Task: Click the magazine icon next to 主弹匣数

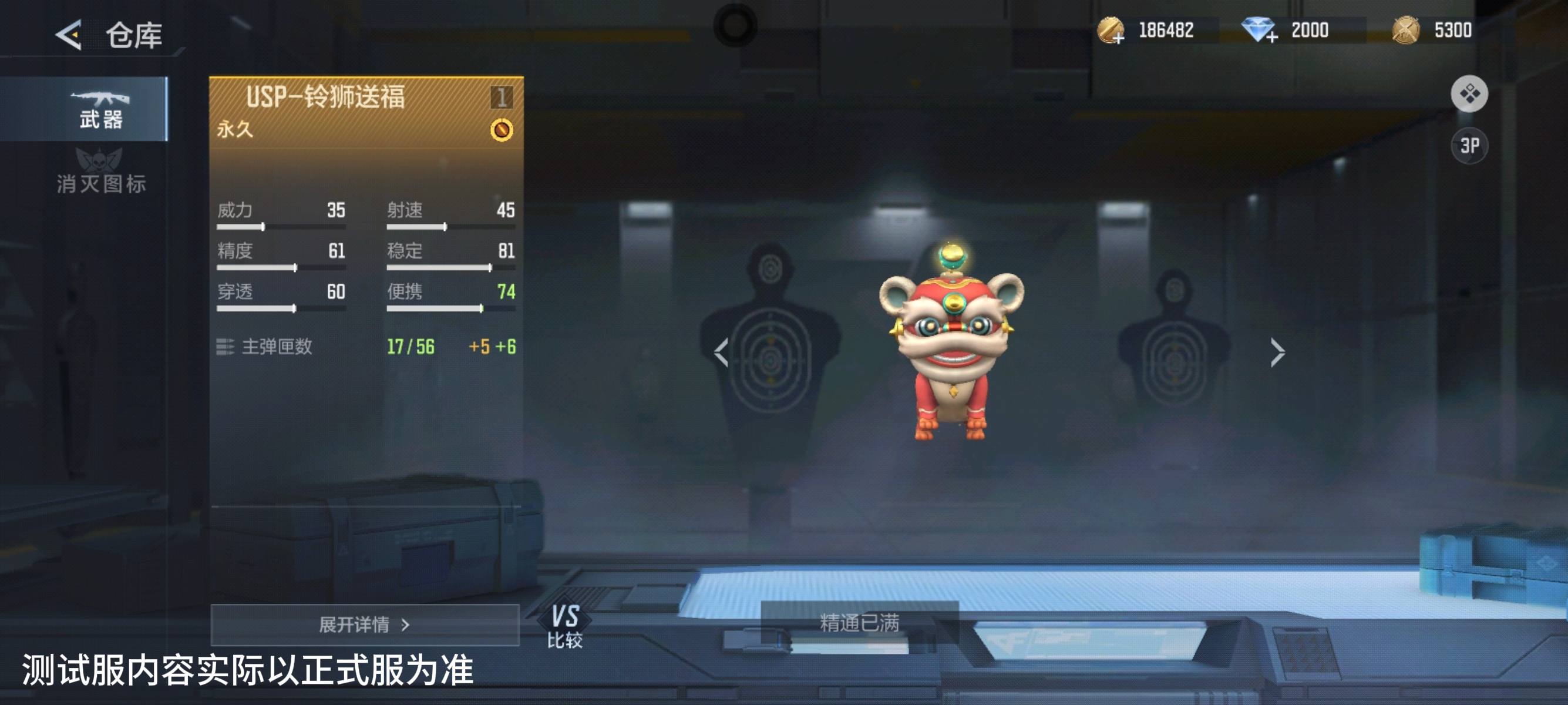Action: point(226,347)
